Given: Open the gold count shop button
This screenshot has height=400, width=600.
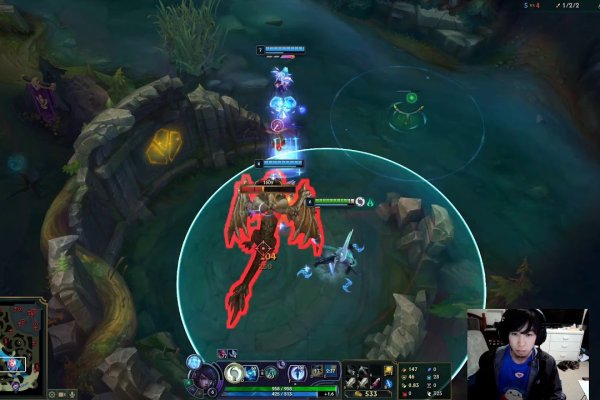Looking at the screenshot, I should [x=368, y=393].
